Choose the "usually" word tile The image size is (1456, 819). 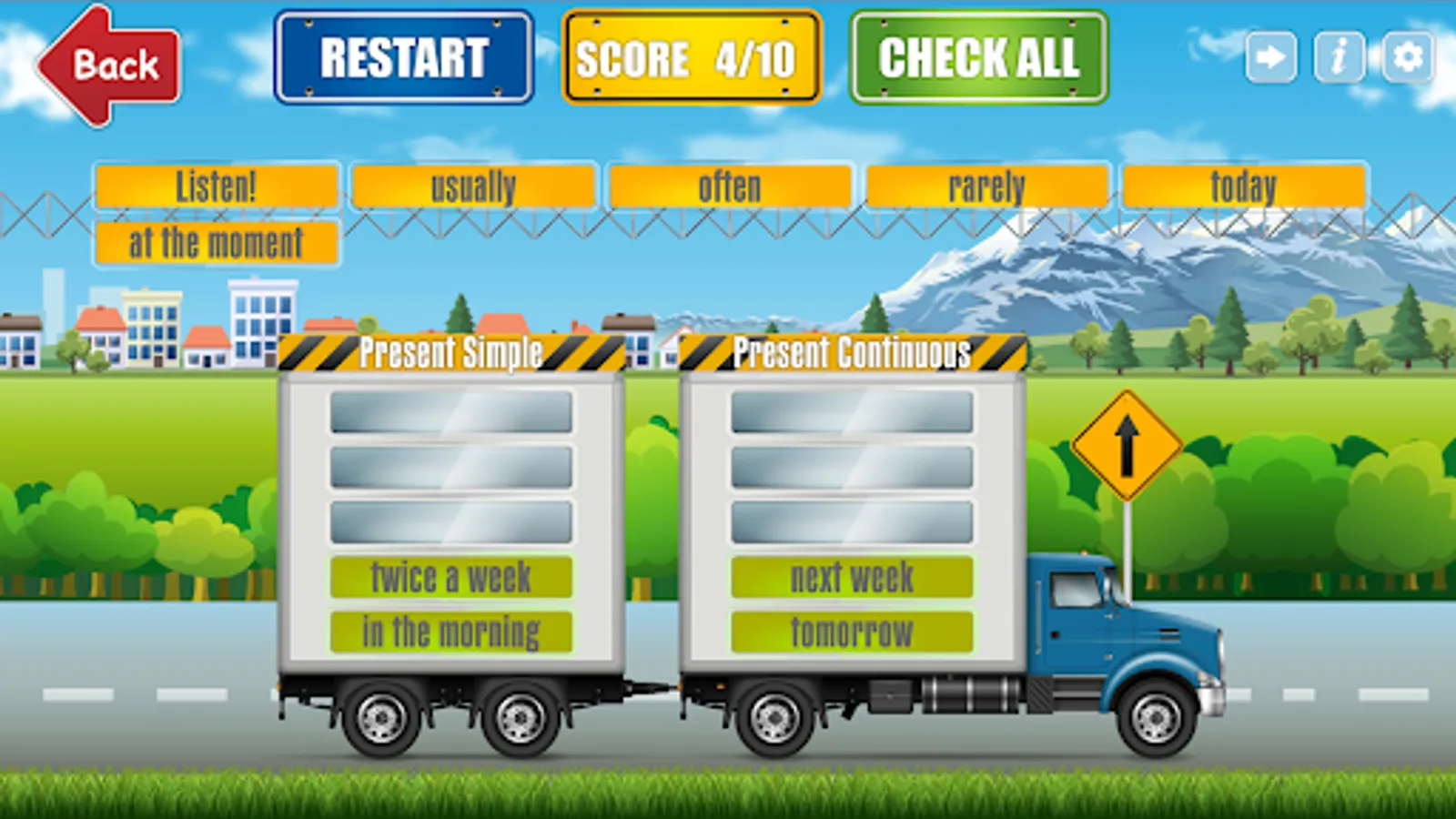coord(473,187)
